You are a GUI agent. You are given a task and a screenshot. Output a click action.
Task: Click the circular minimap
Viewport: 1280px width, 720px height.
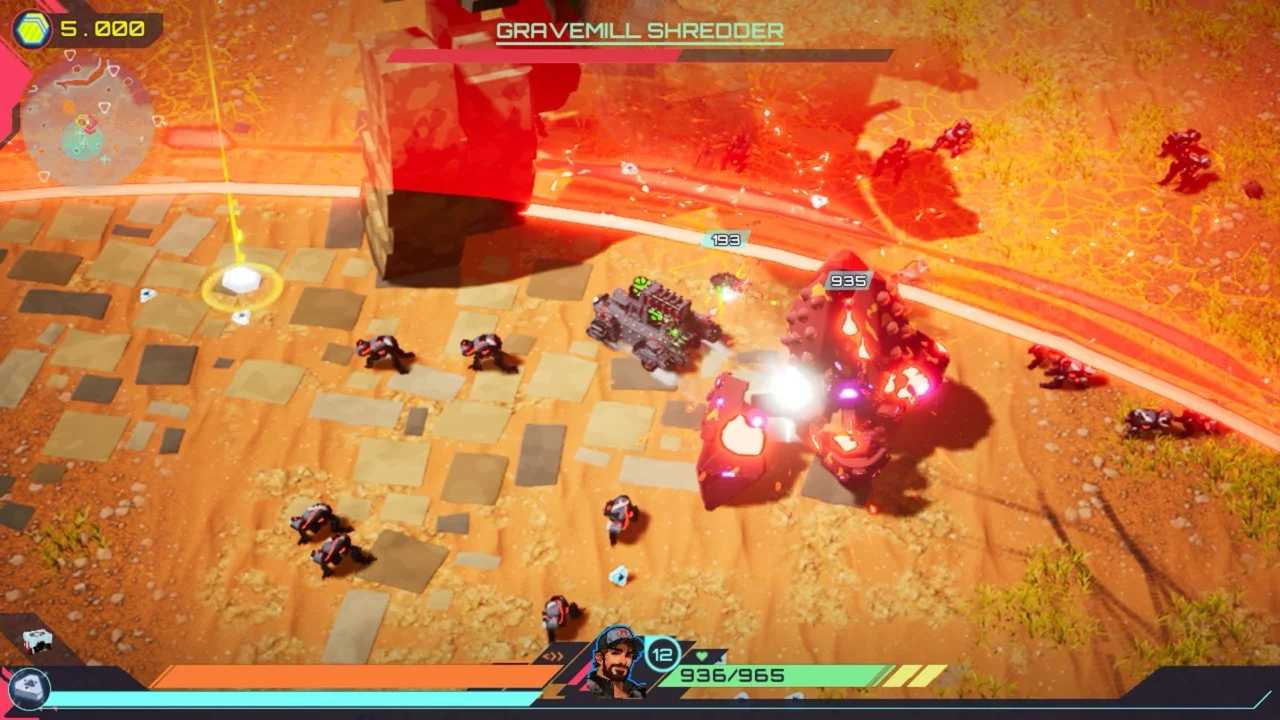[88, 122]
